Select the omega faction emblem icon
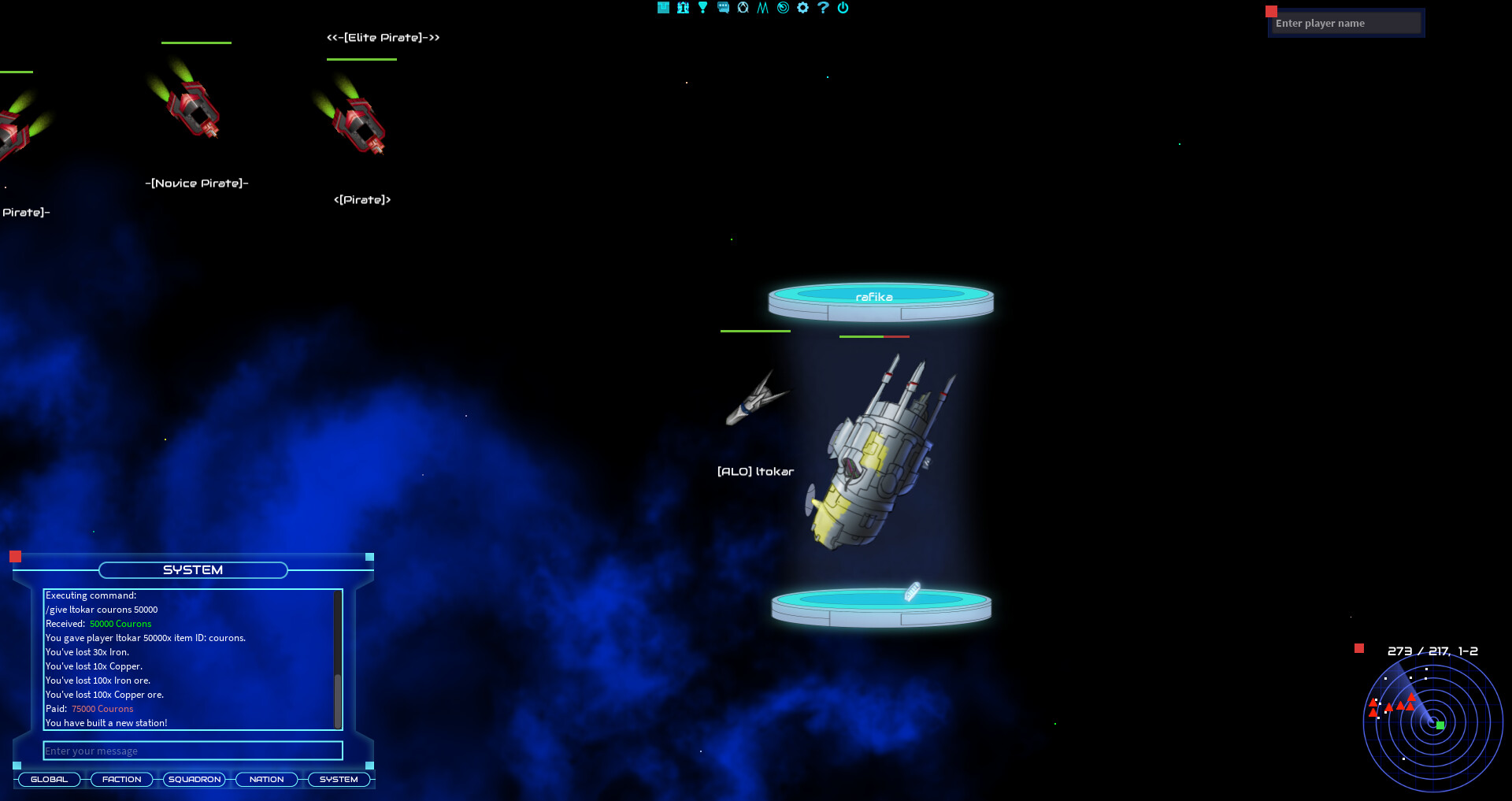This screenshot has width=1512, height=801. [x=743, y=8]
